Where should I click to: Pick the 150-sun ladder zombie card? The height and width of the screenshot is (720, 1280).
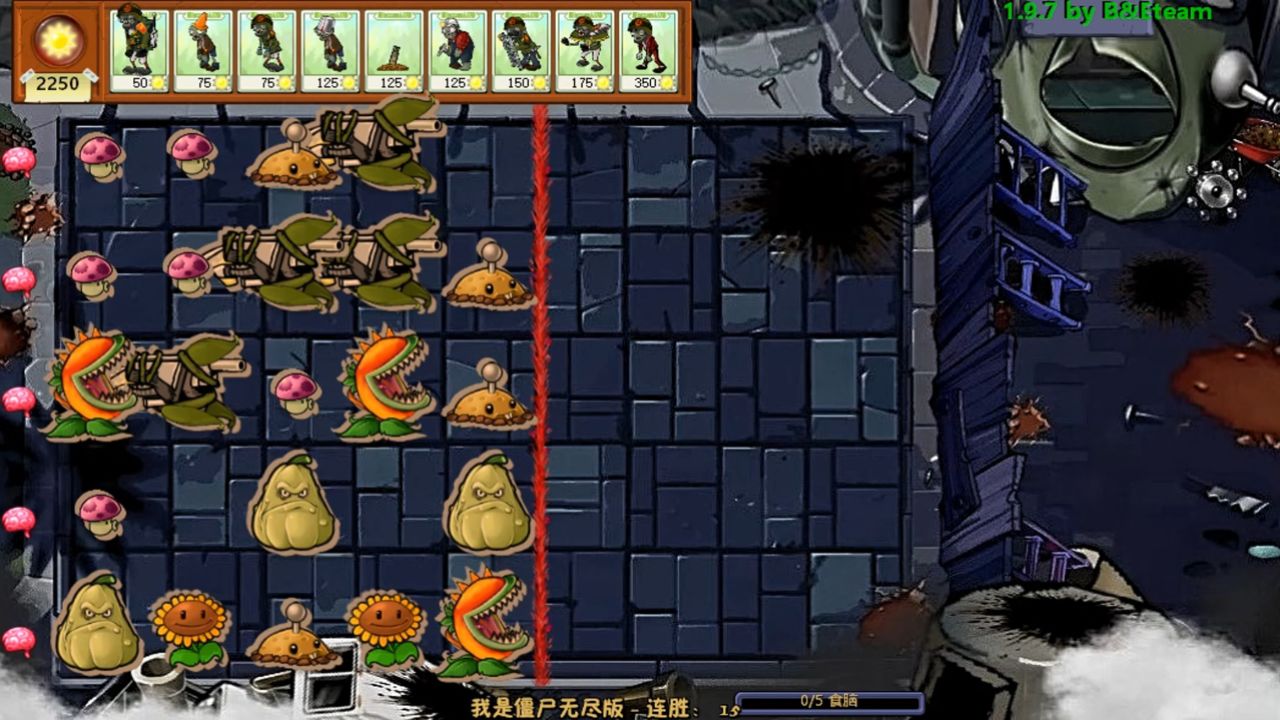(521, 50)
